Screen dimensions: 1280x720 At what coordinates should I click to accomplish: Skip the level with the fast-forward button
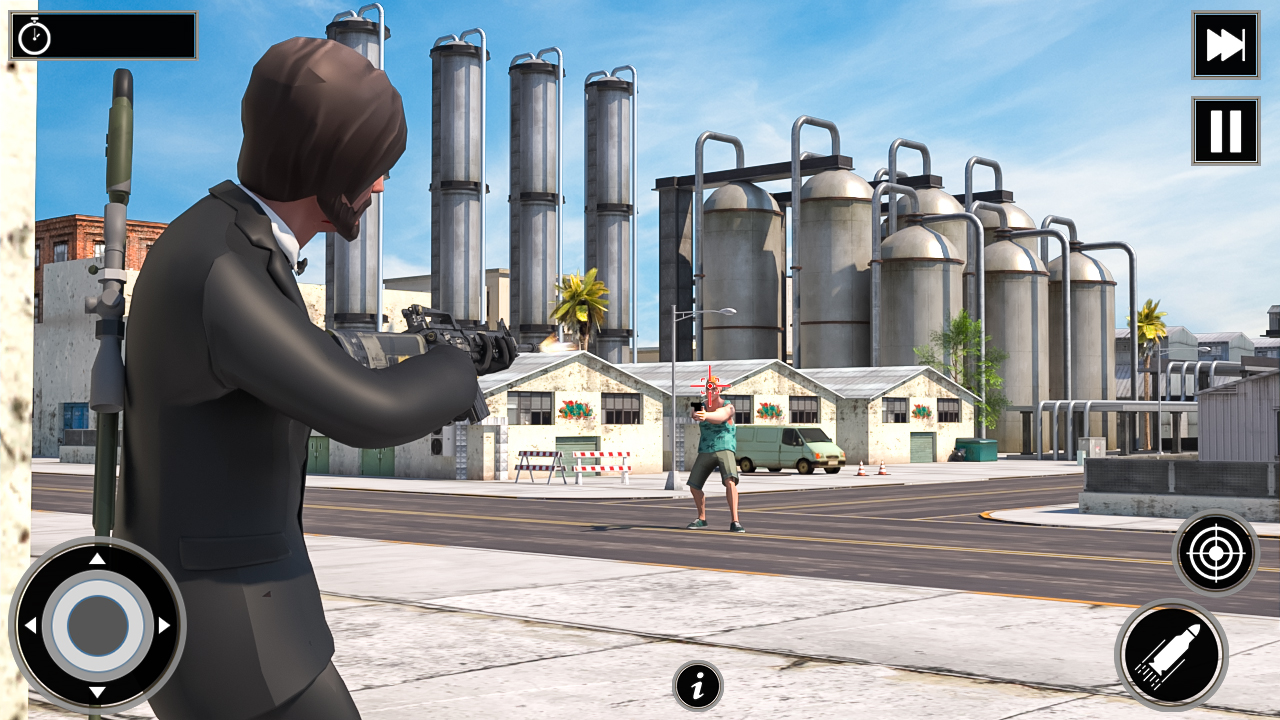tap(1224, 45)
